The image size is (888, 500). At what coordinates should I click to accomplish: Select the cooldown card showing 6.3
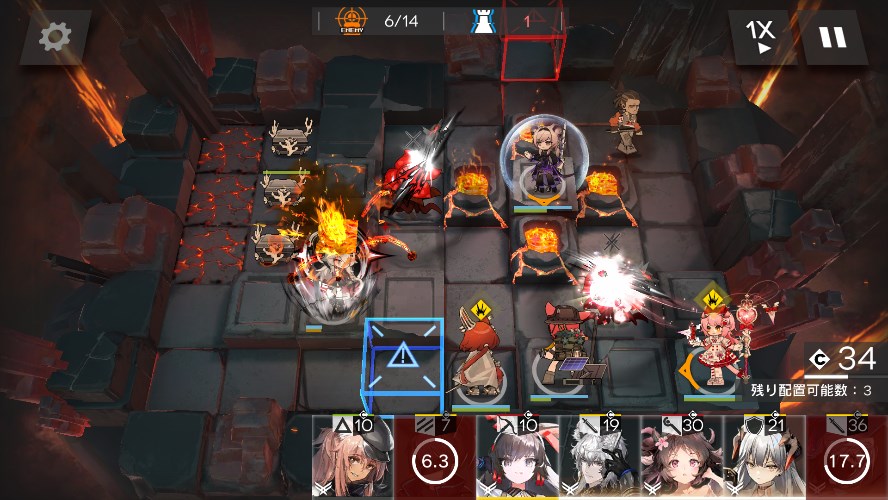coord(434,458)
